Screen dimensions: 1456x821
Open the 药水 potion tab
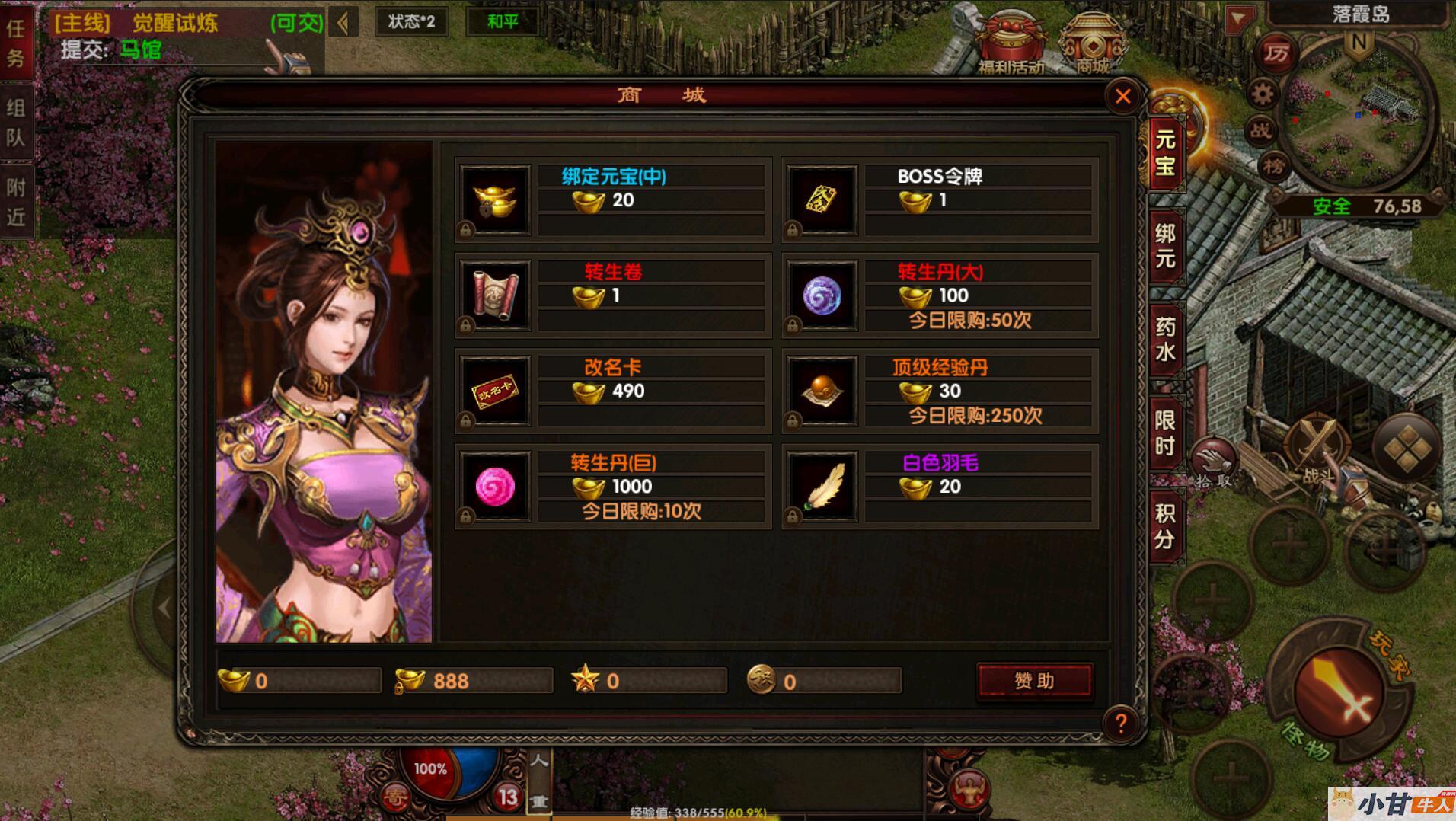[x=1165, y=340]
